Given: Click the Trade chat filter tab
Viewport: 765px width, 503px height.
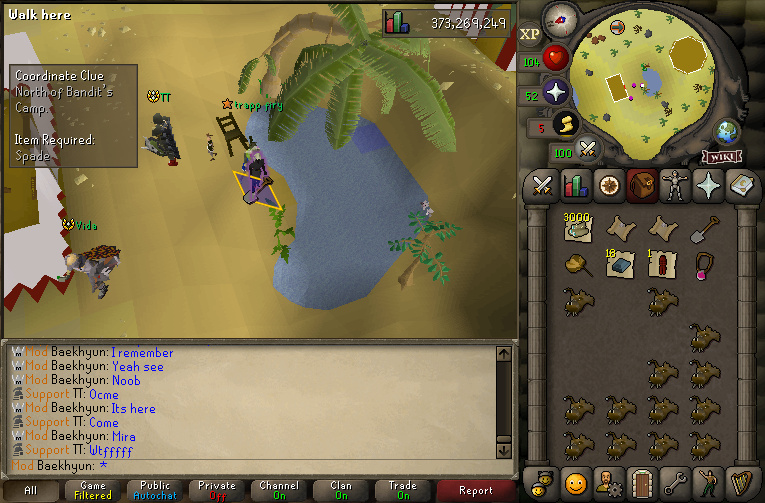Looking at the screenshot, I should [x=403, y=490].
